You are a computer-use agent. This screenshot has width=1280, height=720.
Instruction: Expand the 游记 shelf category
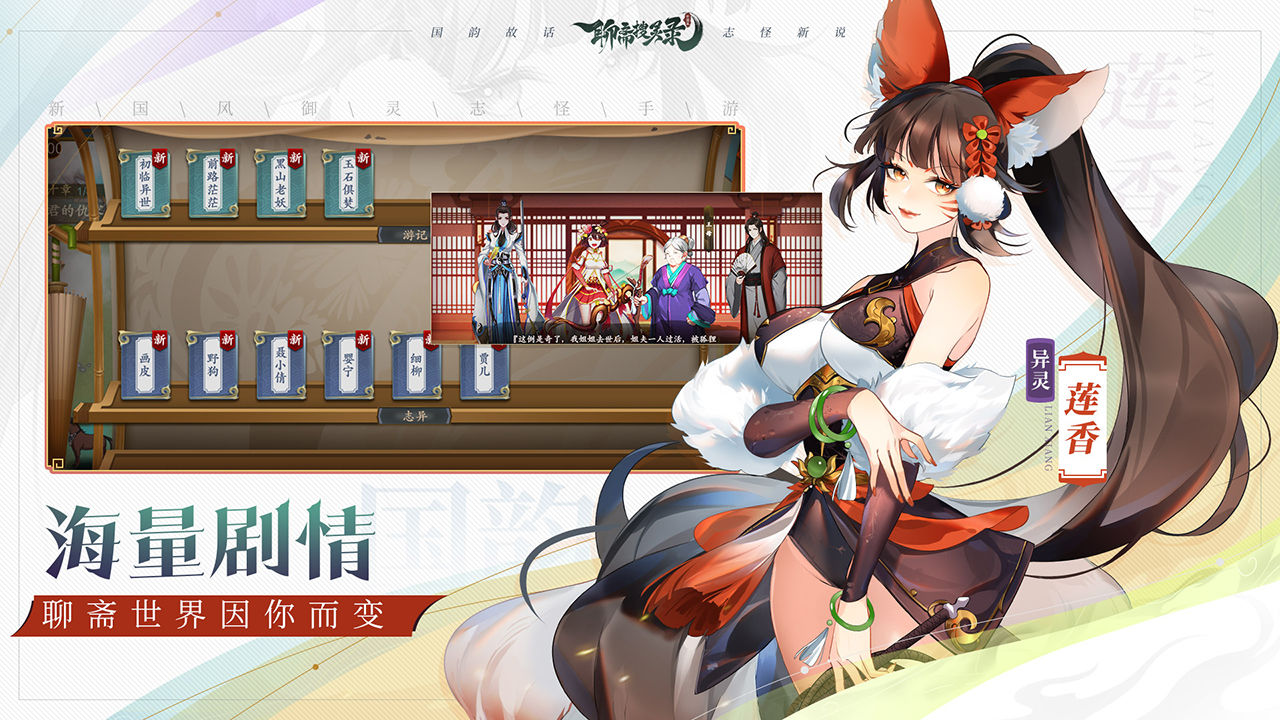point(415,235)
